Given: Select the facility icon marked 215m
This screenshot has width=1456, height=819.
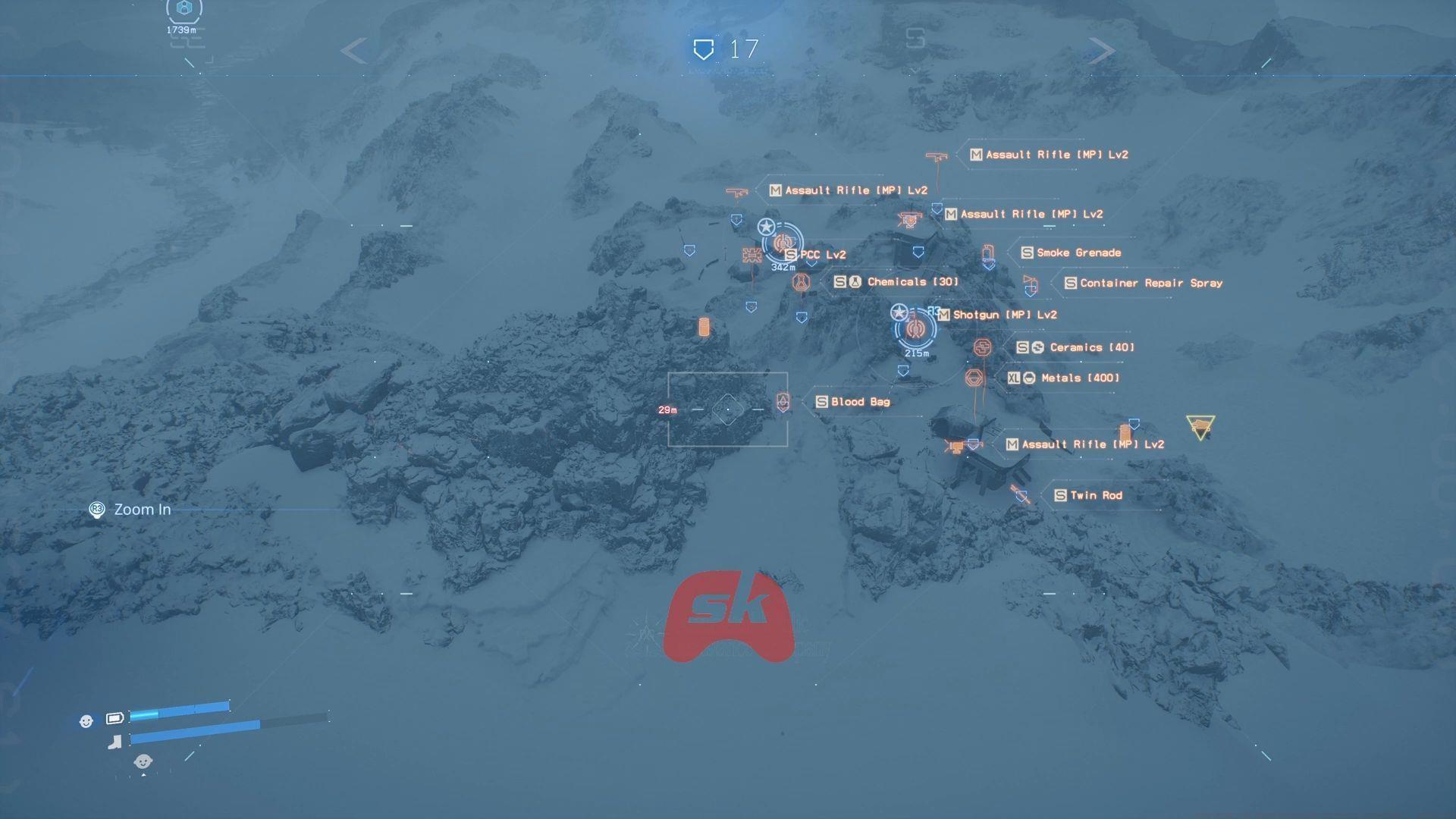Looking at the screenshot, I should [915, 328].
